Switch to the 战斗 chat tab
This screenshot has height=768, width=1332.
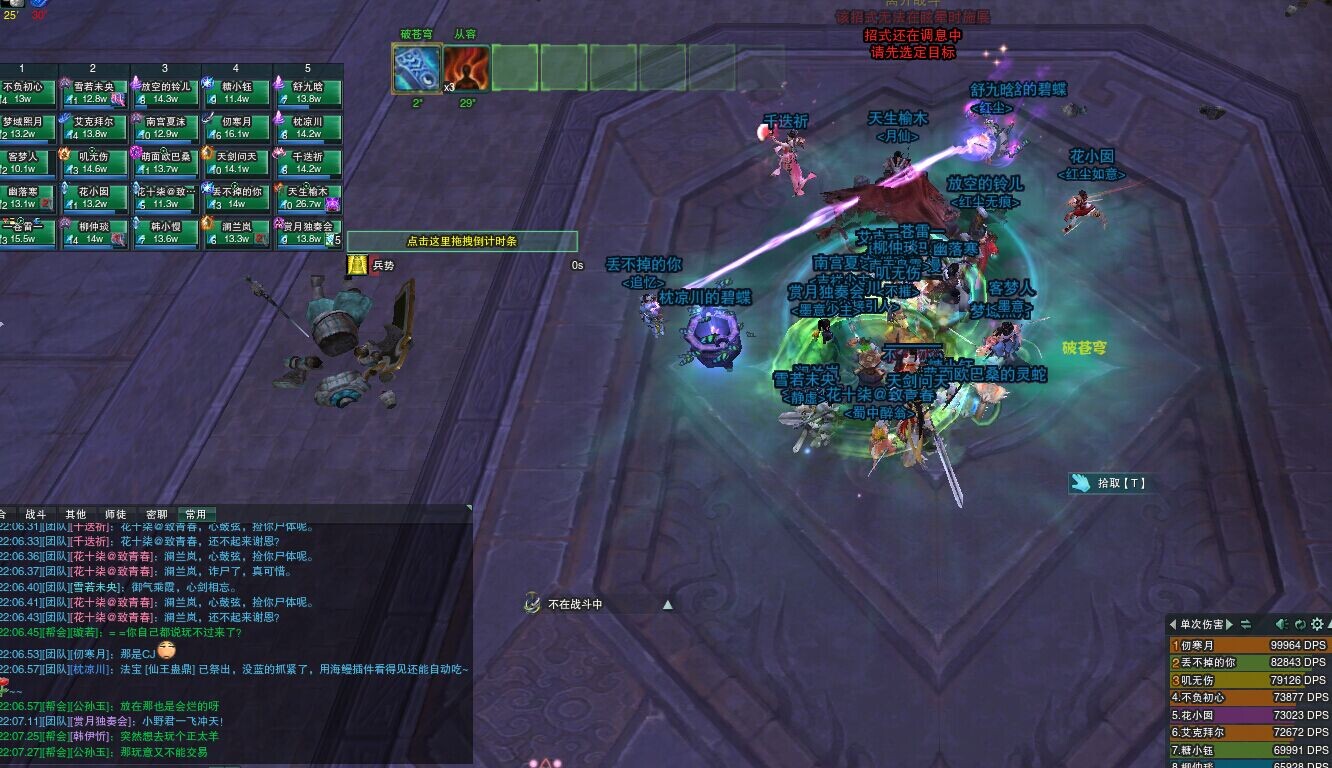click(x=36, y=514)
